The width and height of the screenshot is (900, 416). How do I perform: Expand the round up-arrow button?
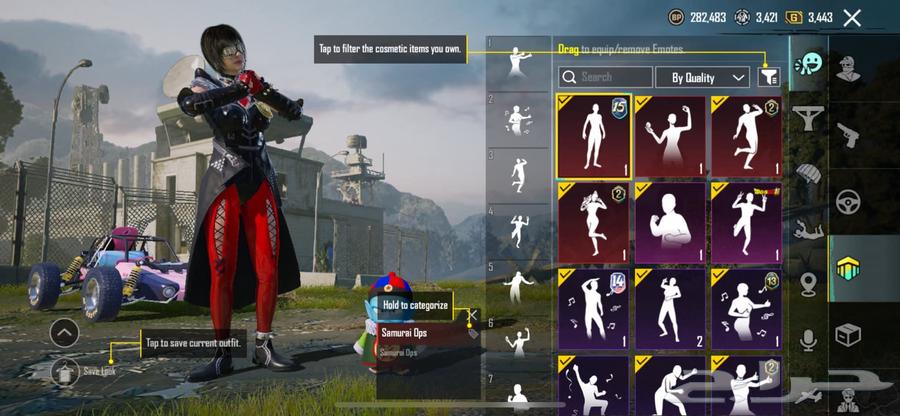[x=64, y=332]
